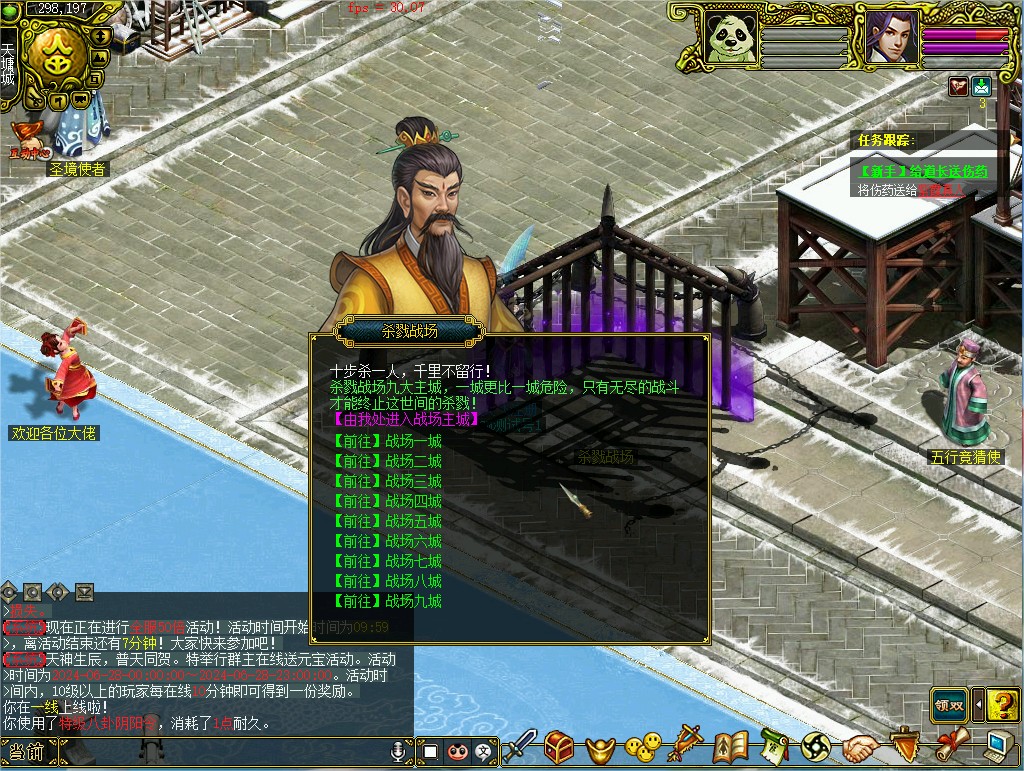
Task: Claim double experience with 领双 button
Action: point(949,705)
